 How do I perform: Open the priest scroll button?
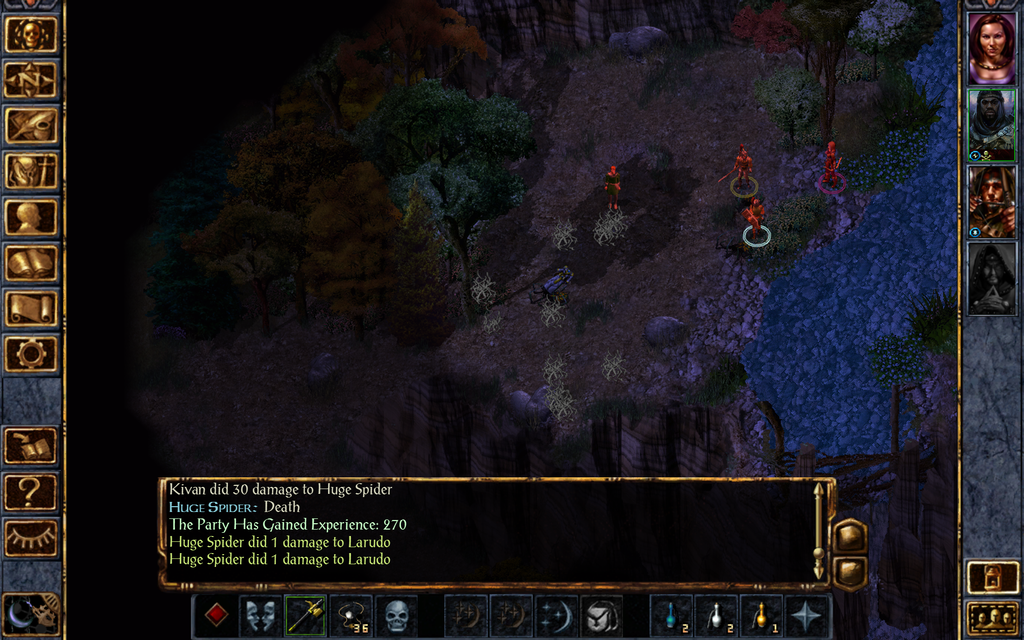click(x=31, y=308)
